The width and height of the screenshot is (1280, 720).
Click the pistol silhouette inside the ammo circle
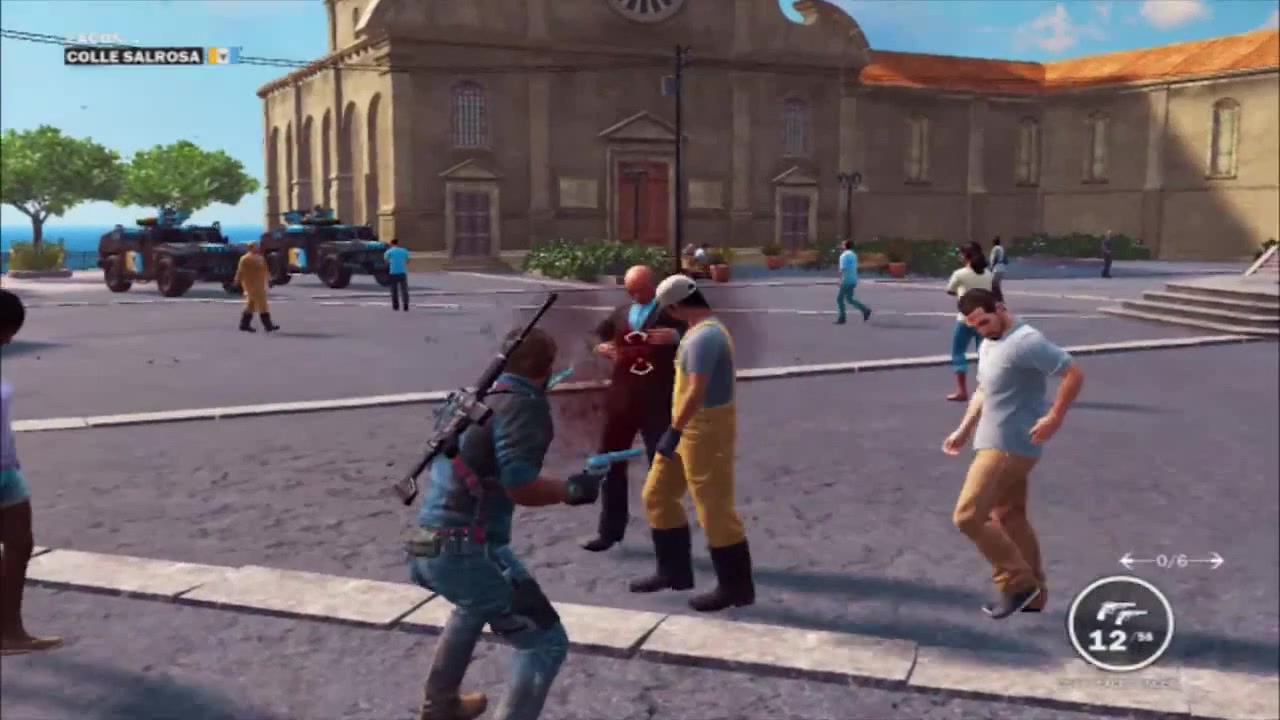[x=1122, y=612]
